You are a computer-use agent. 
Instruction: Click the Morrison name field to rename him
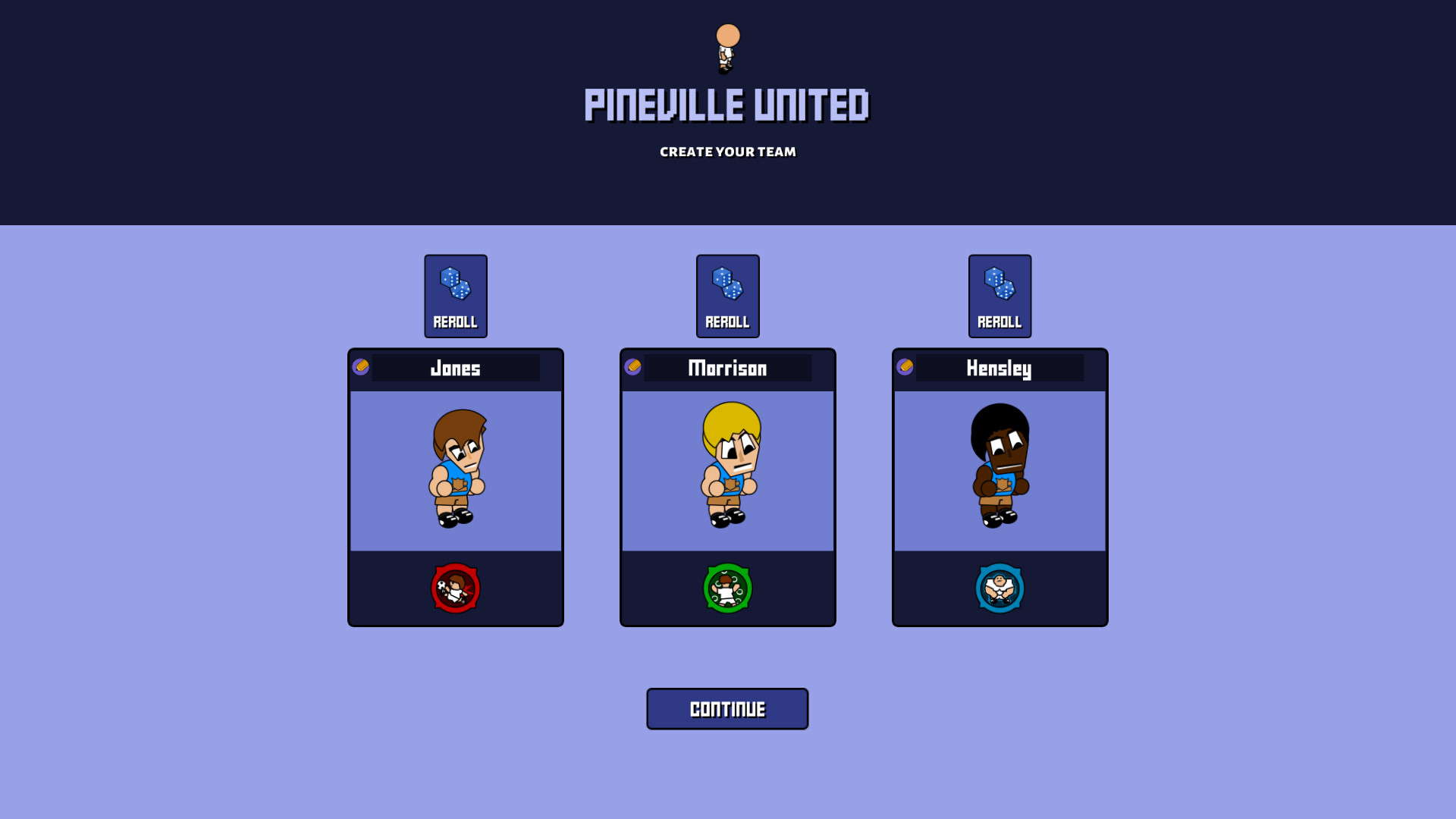(727, 369)
